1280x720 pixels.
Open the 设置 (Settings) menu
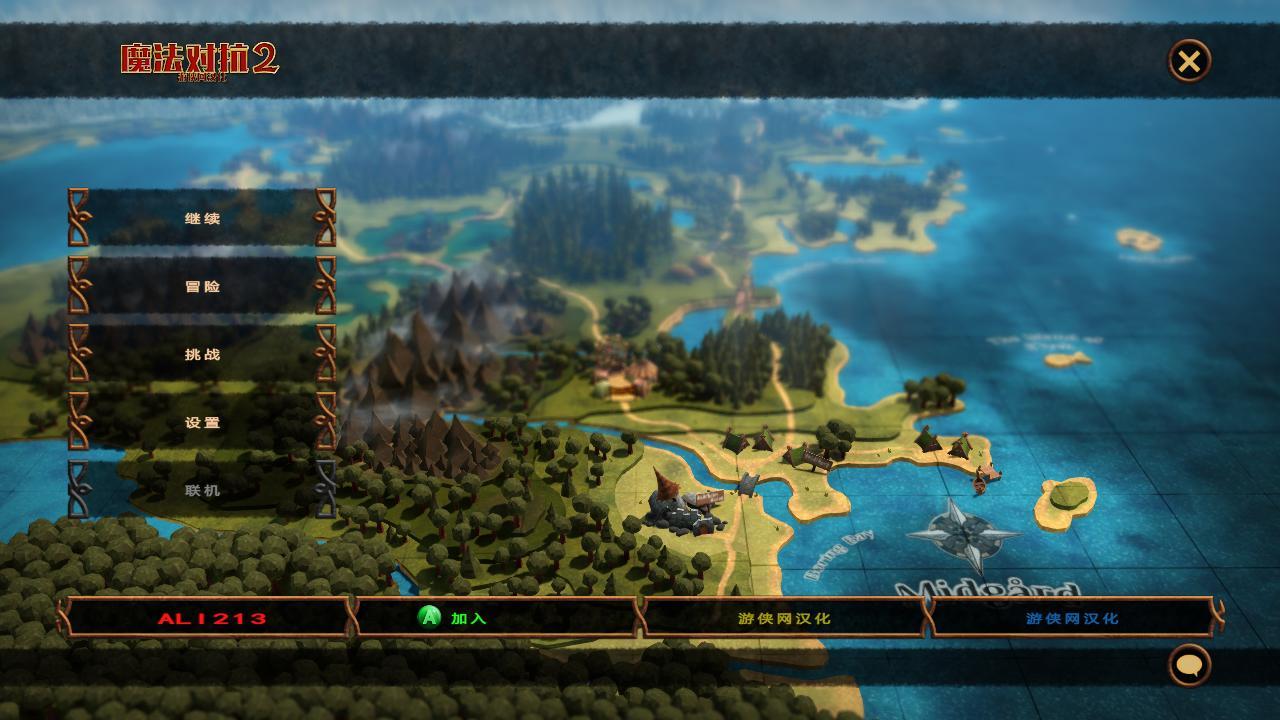point(202,422)
